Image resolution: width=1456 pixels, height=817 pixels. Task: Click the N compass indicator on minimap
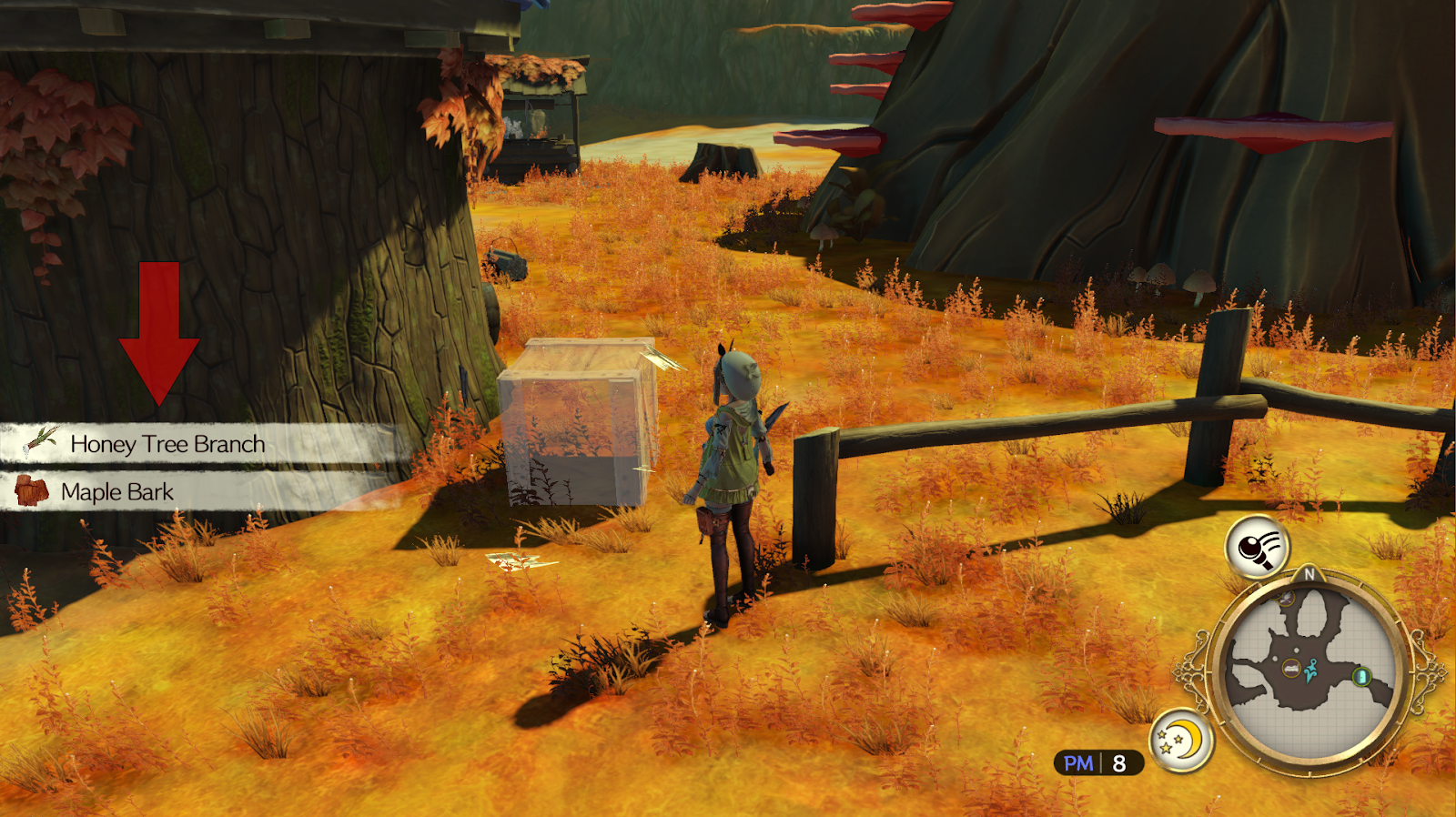point(1308,574)
